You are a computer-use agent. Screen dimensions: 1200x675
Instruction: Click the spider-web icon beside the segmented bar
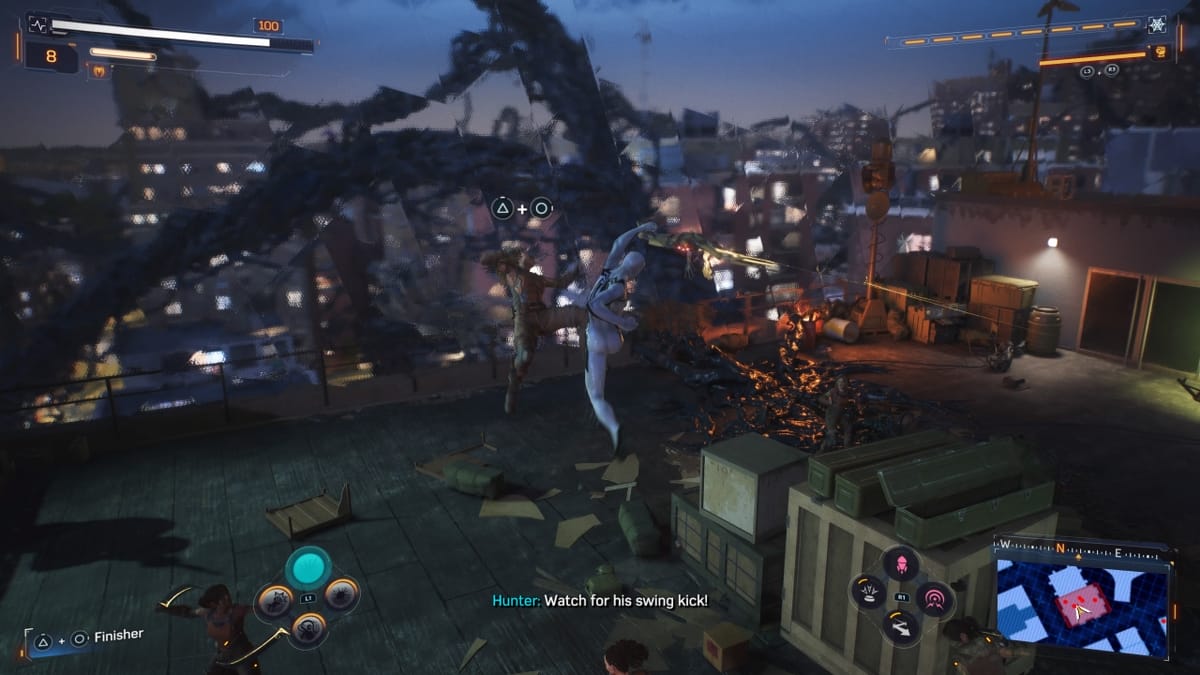(1158, 26)
